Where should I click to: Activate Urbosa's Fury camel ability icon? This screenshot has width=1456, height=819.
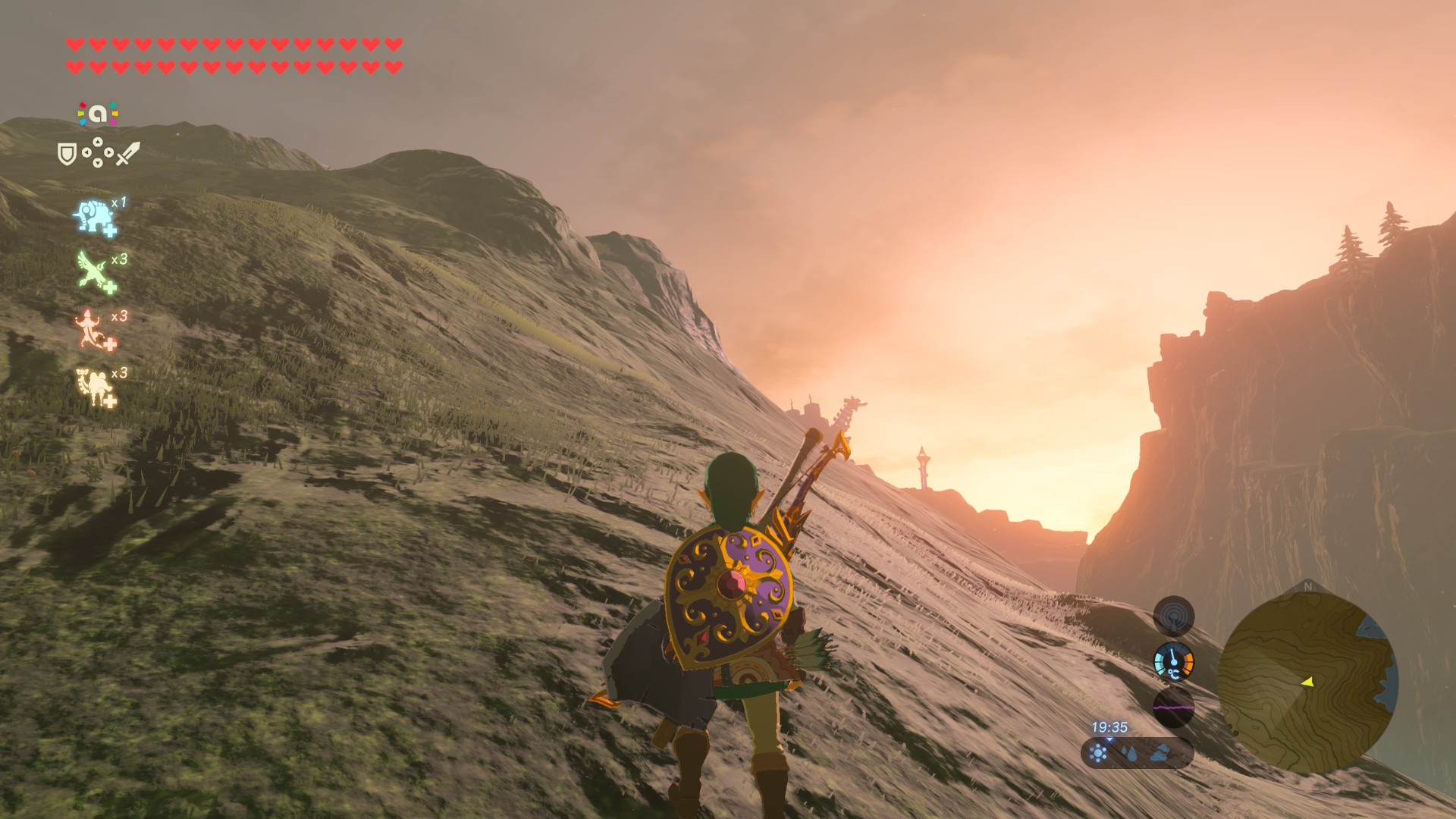pyautogui.click(x=96, y=387)
